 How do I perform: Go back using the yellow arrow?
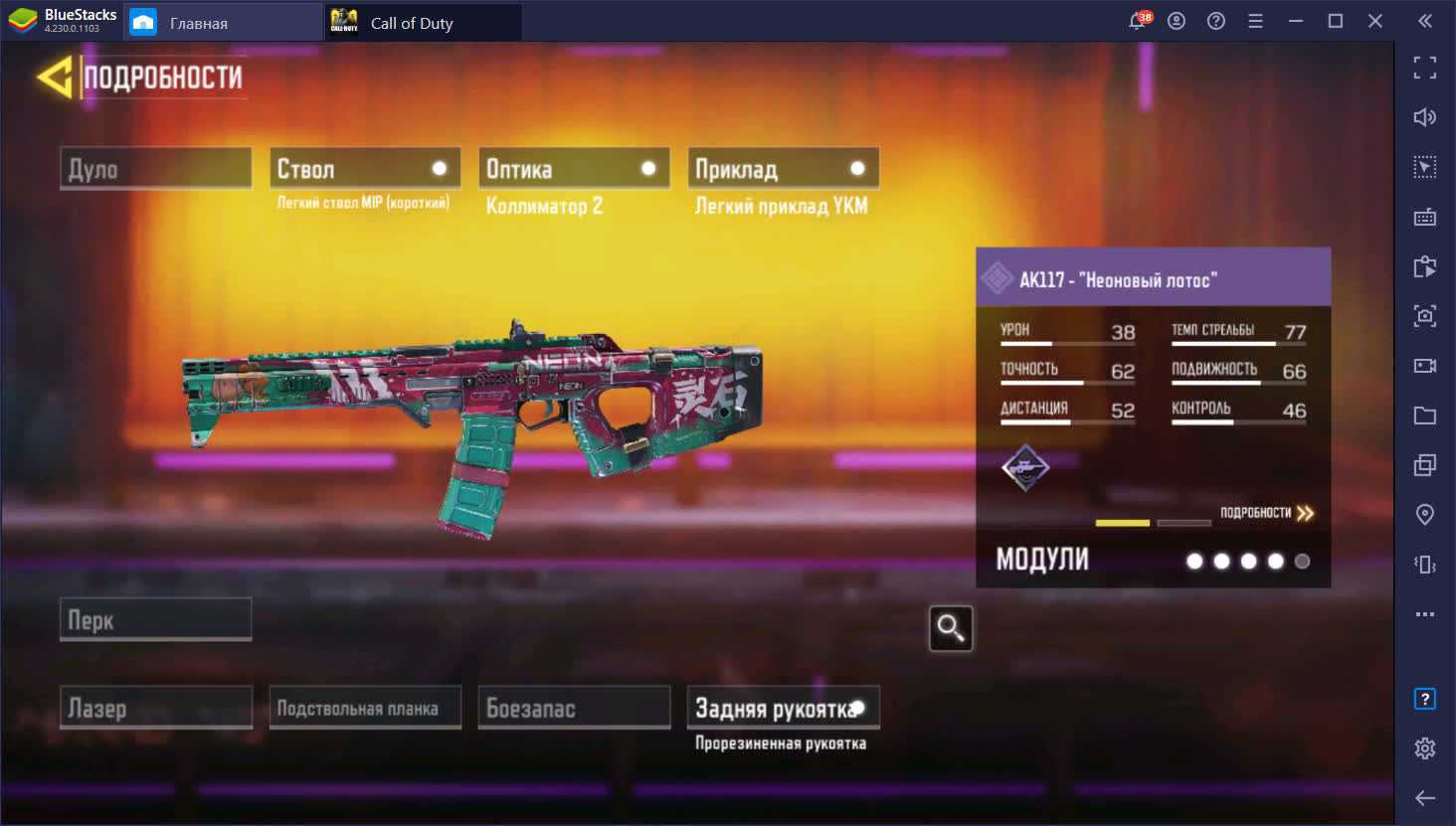(55, 78)
